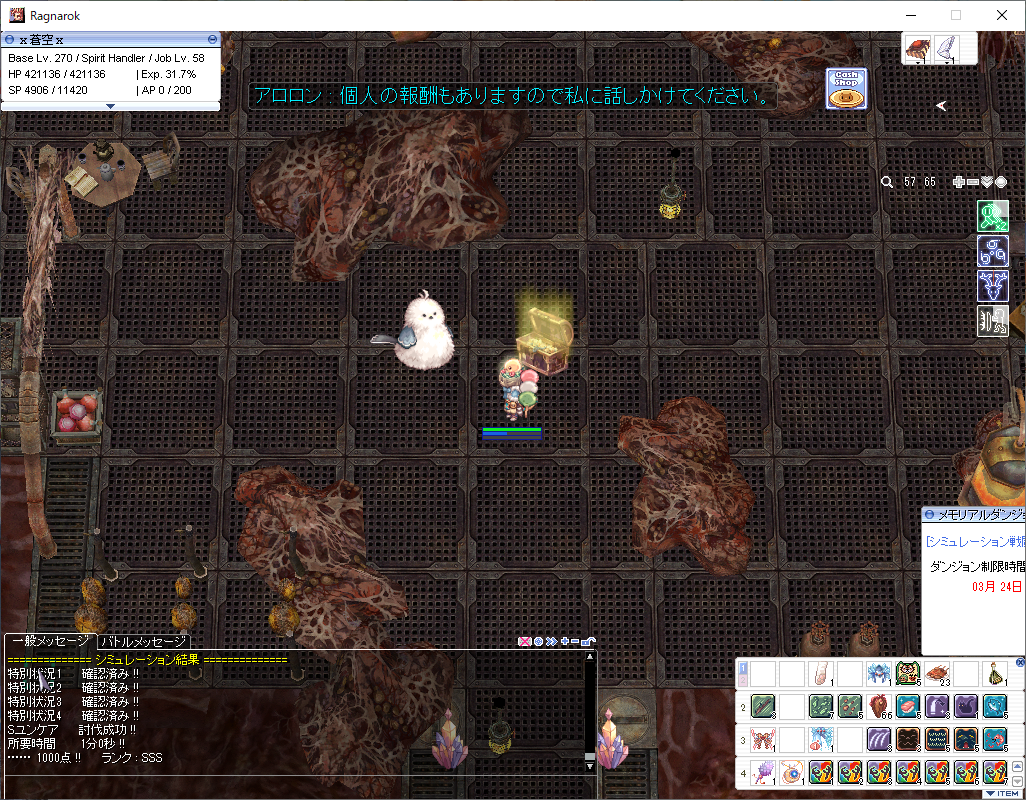Close the hotkey bar with the X button
Image resolution: width=1026 pixels, height=800 pixels.
tap(1020, 662)
